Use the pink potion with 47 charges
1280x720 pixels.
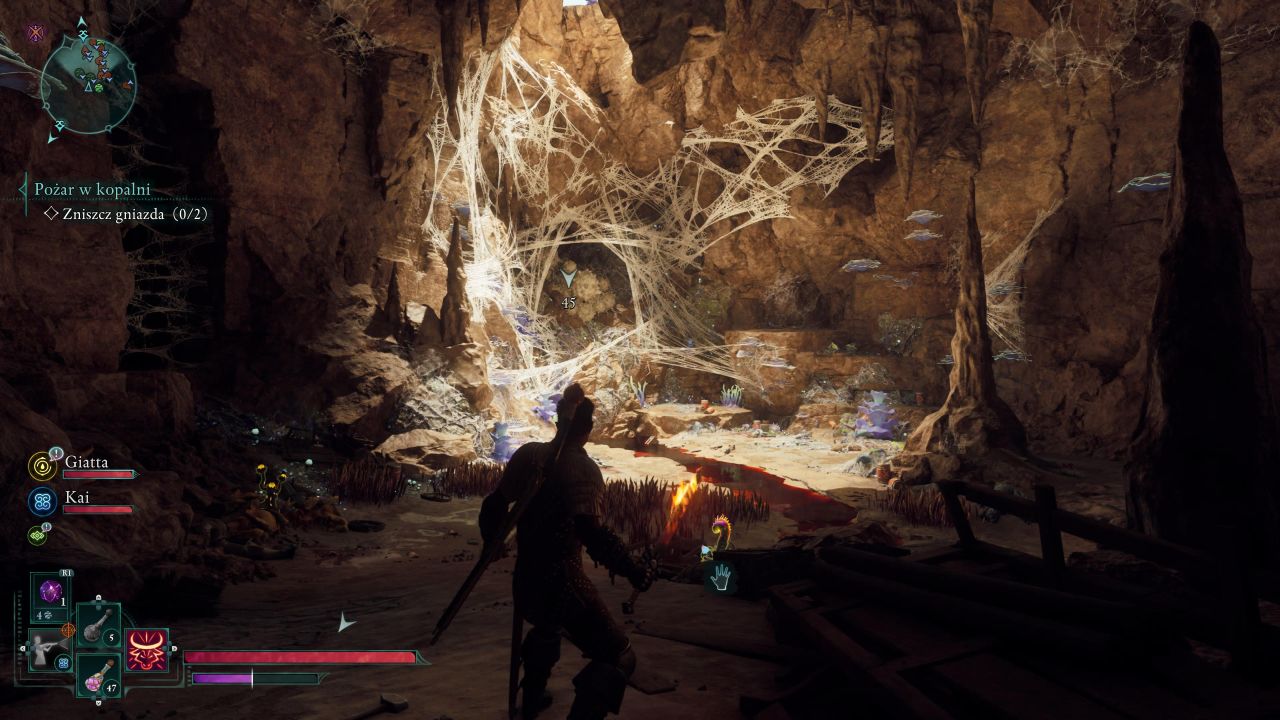pyautogui.click(x=99, y=676)
